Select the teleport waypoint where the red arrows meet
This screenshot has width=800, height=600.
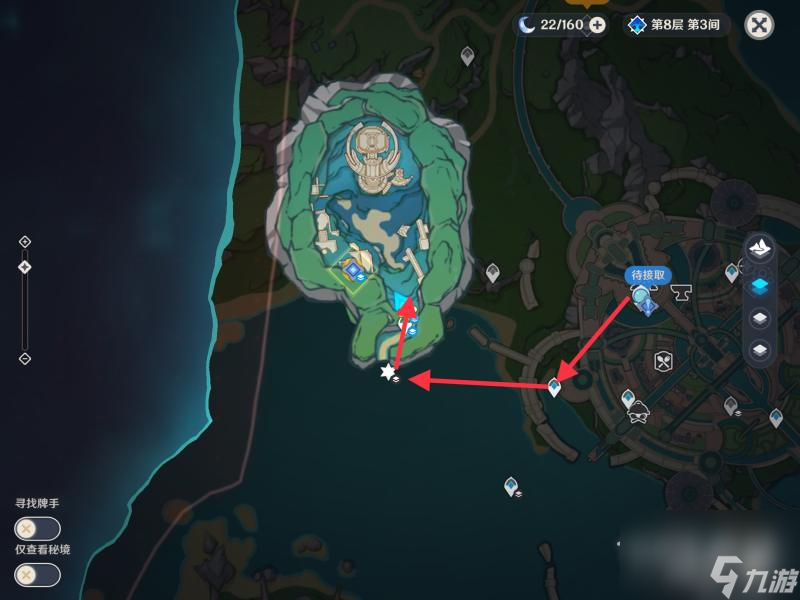[555, 386]
